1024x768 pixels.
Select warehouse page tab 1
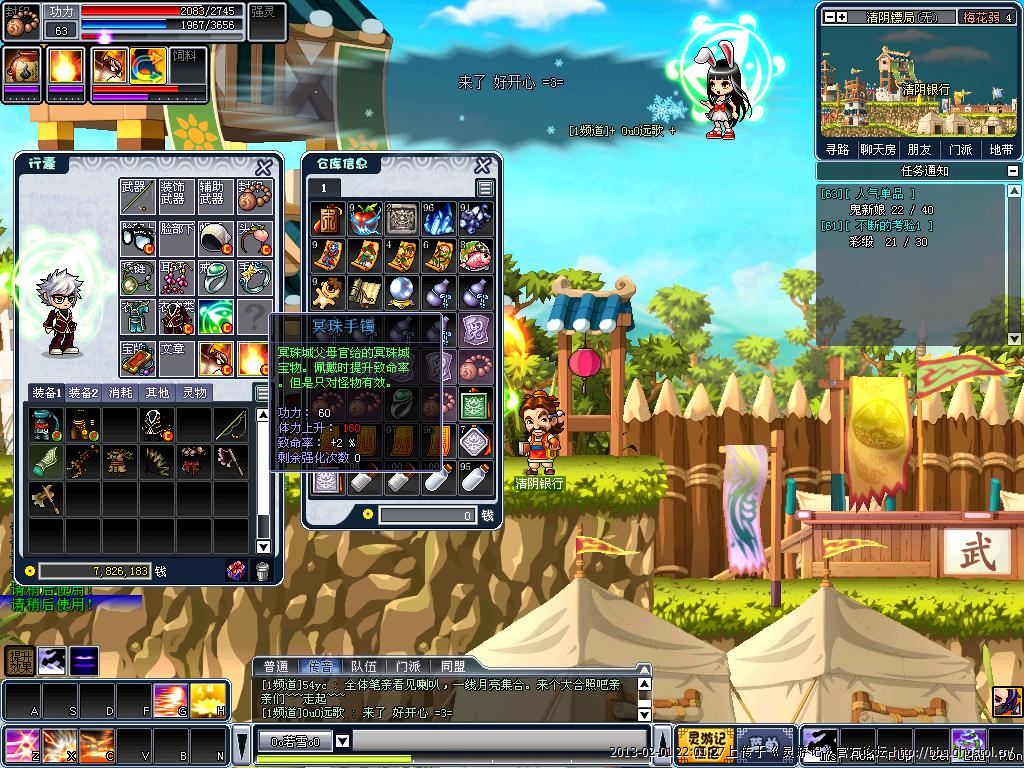pos(324,188)
